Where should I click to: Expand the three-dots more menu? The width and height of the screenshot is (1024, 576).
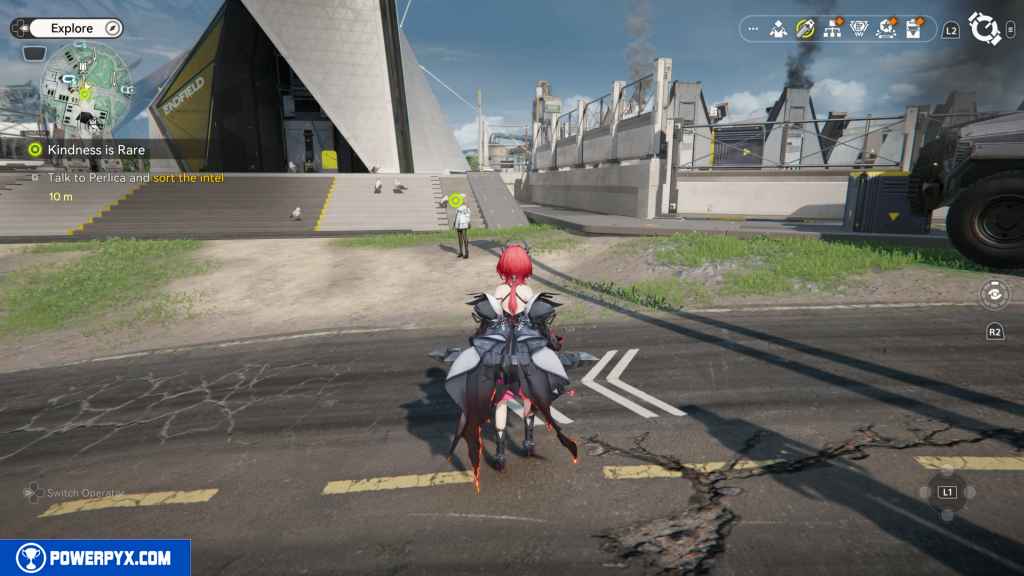click(753, 29)
